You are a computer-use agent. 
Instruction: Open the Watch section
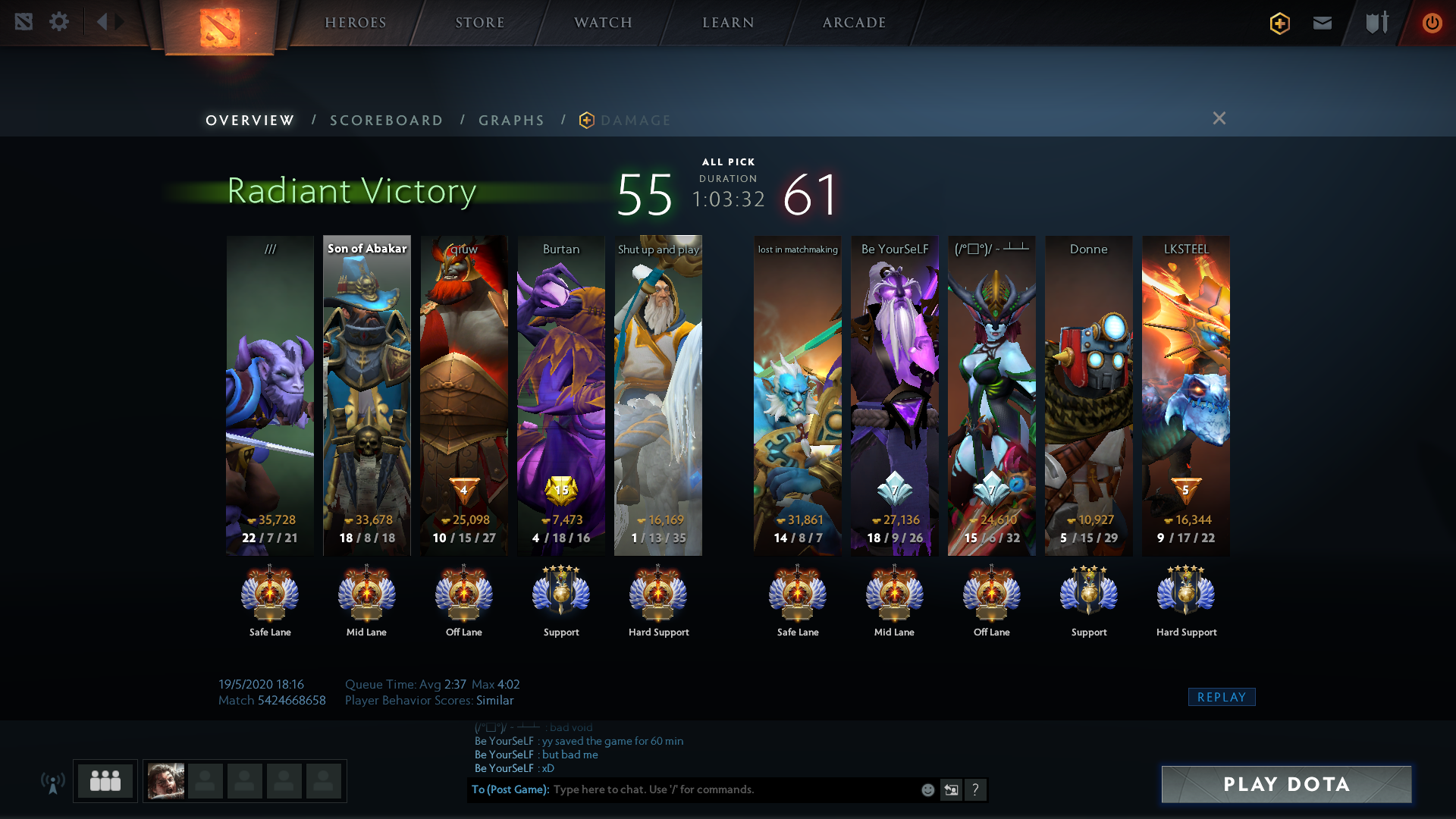pyautogui.click(x=603, y=23)
